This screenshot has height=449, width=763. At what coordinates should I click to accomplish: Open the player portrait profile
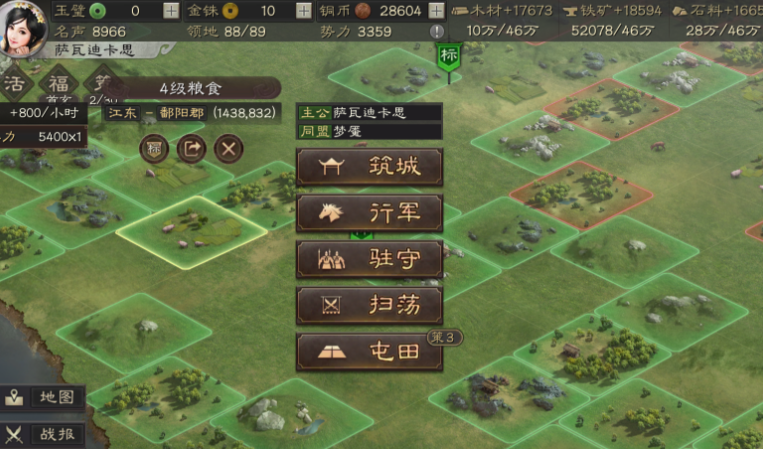tap(22, 24)
